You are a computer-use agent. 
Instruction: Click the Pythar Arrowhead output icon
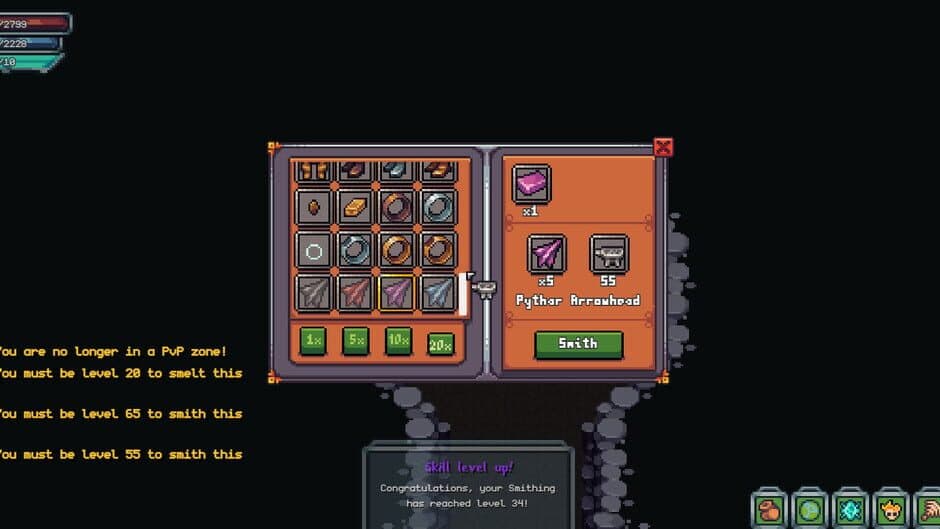click(546, 254)
